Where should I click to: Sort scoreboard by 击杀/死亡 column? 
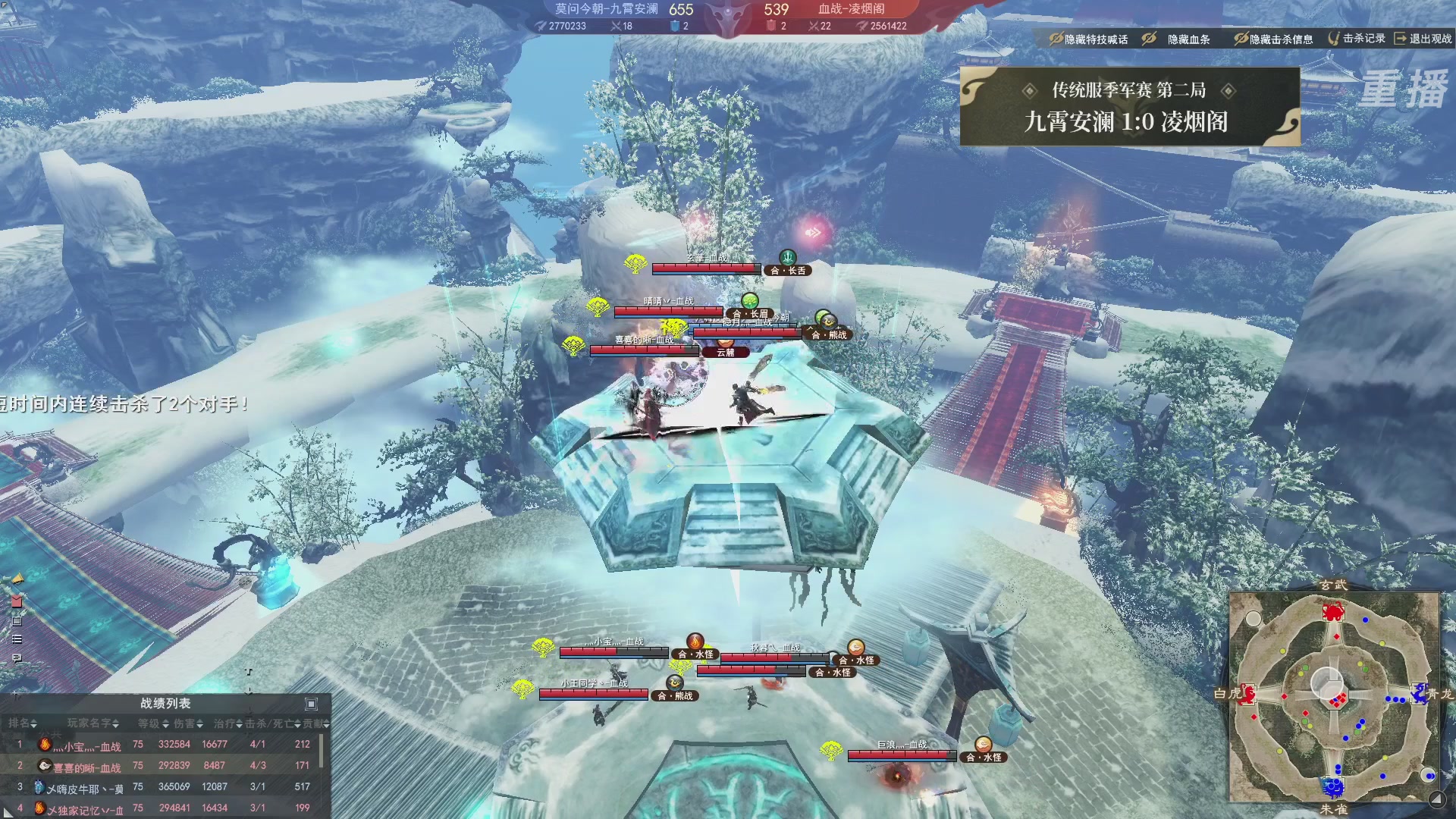point(272,723)
